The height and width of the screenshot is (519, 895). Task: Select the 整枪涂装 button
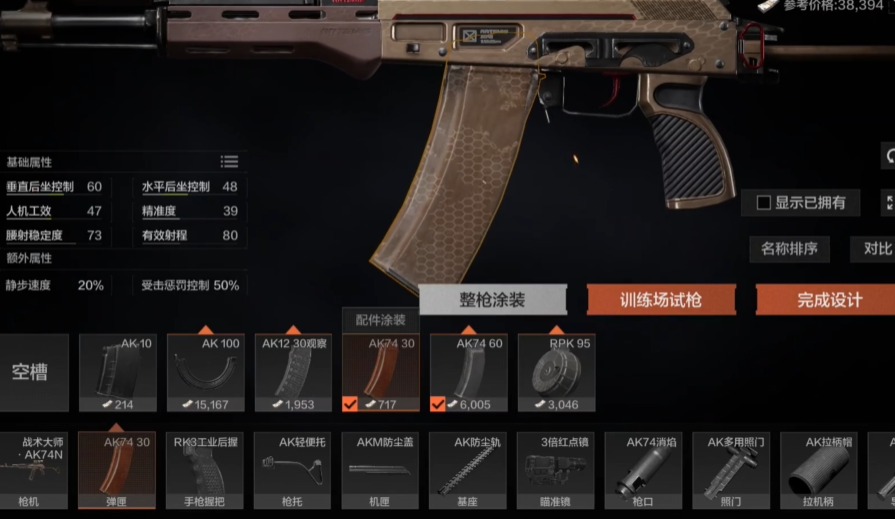(x=492, y=300)
